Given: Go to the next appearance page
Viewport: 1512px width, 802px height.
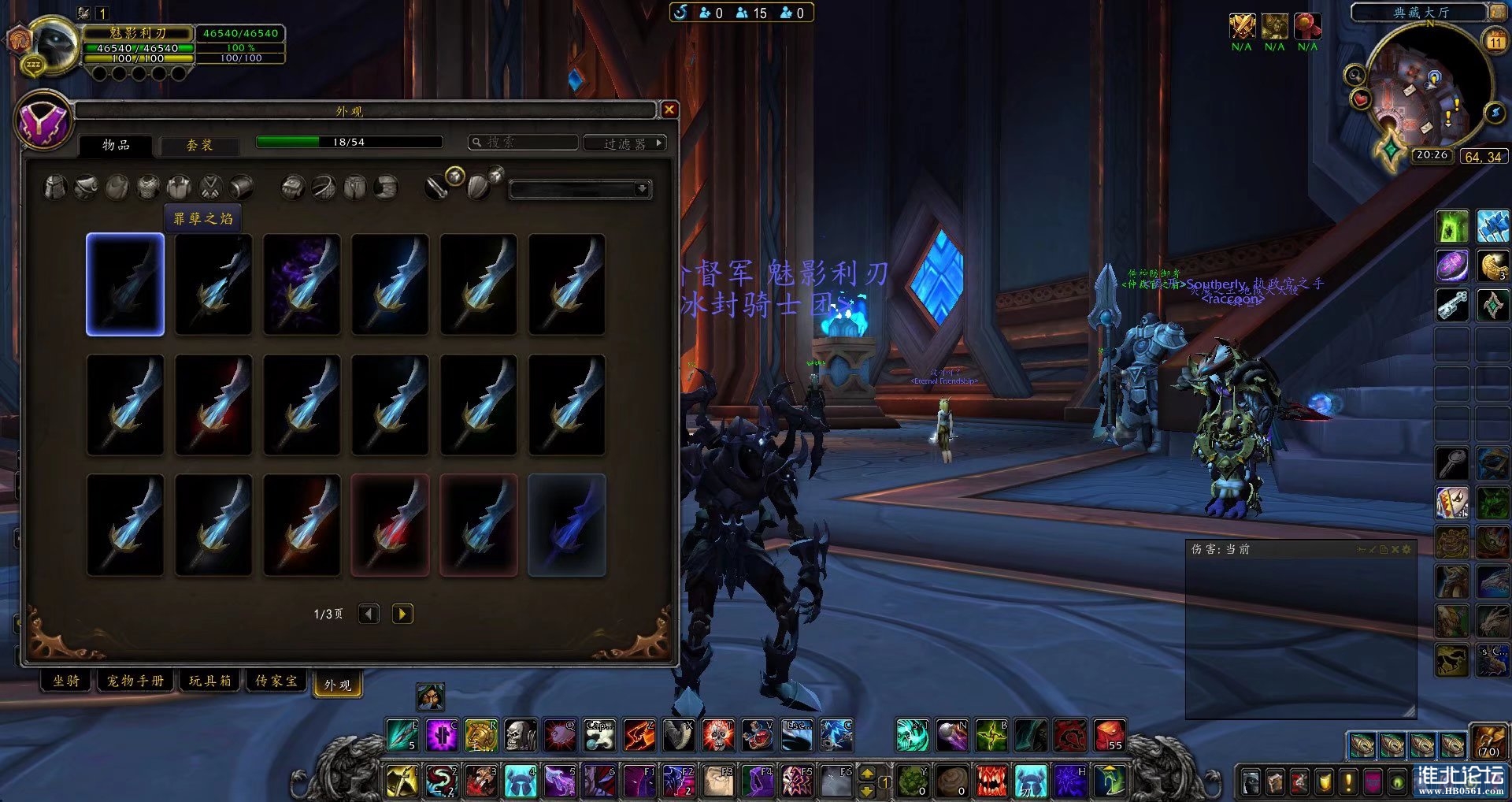Looking at the screenshot, I should pyautogui.click(x=402, y=614).
